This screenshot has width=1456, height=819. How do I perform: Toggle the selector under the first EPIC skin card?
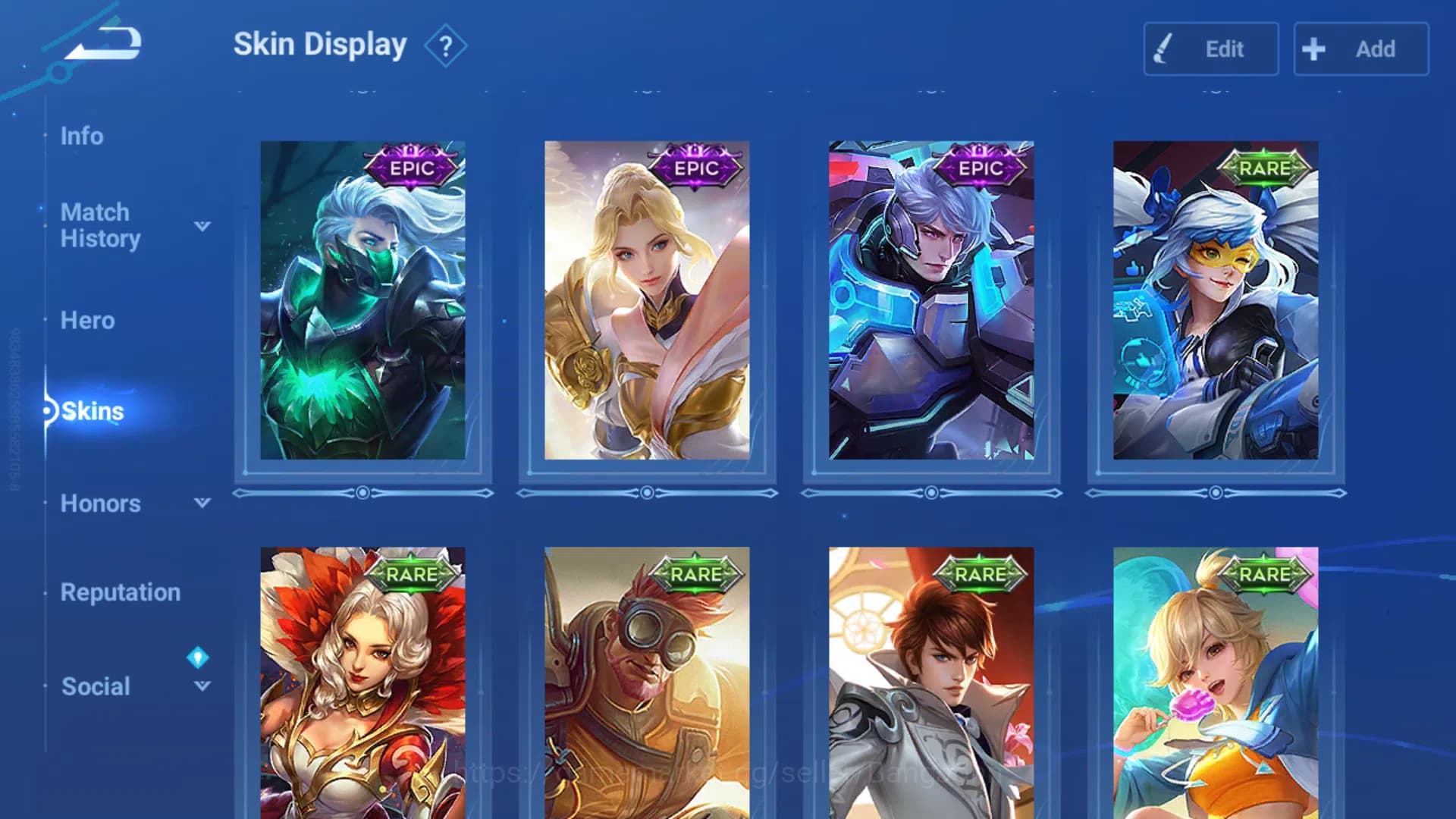[x=362, y=492]
